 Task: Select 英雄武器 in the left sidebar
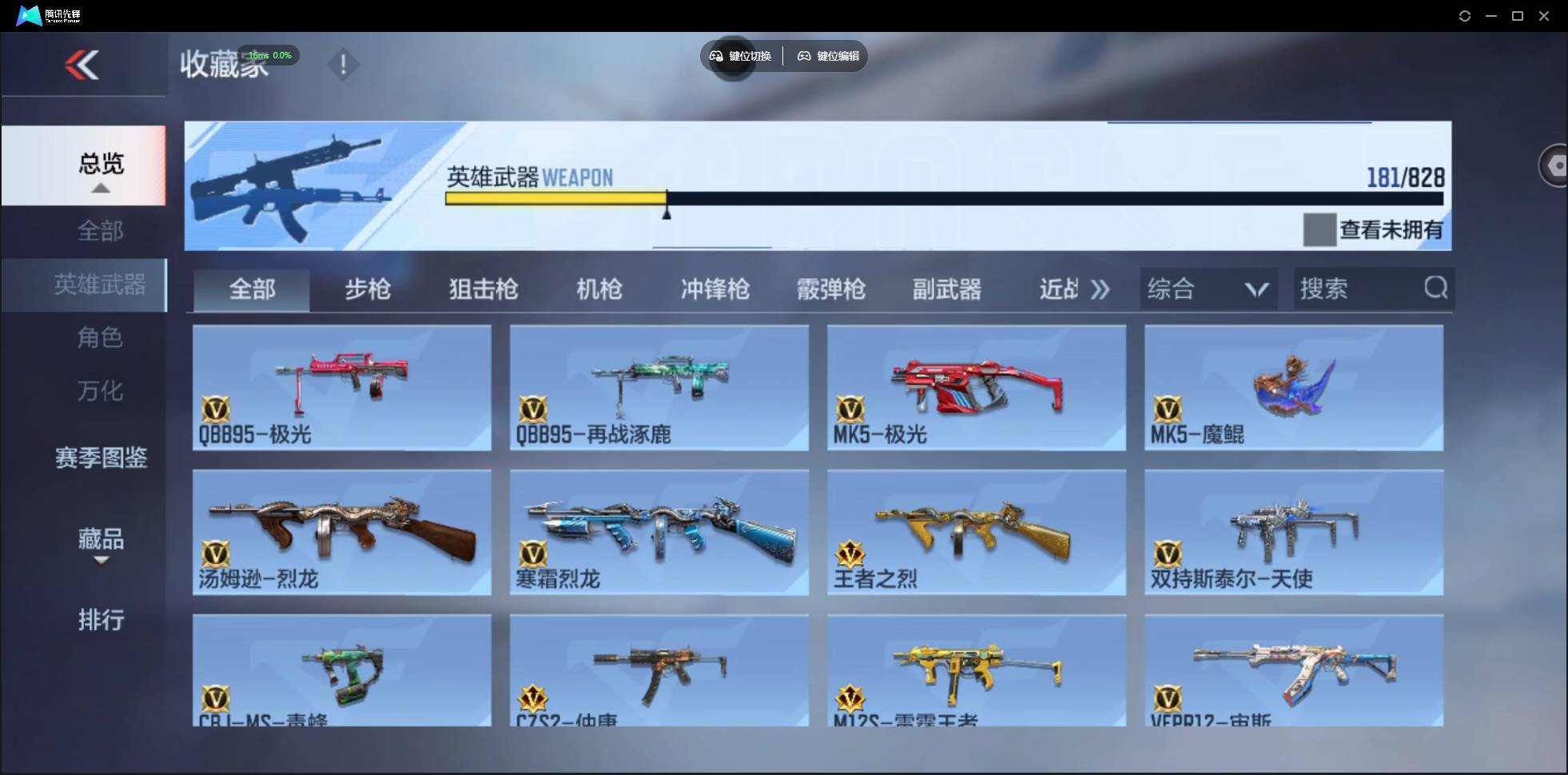click(x=100, y=284)
